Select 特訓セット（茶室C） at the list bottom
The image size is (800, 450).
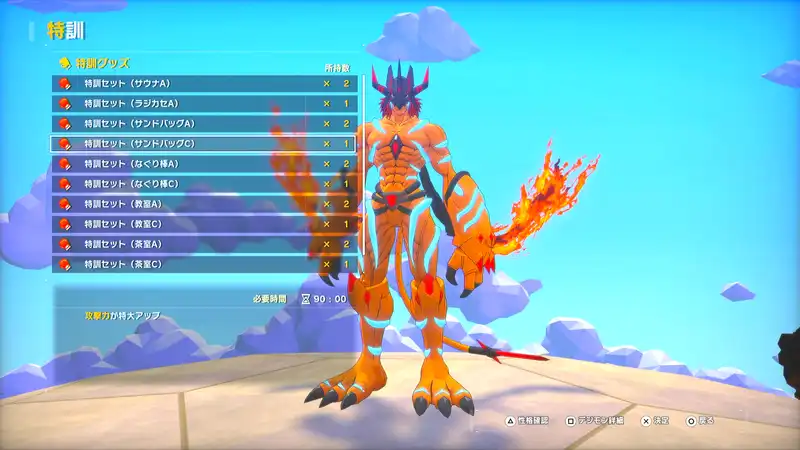[200, 264]
